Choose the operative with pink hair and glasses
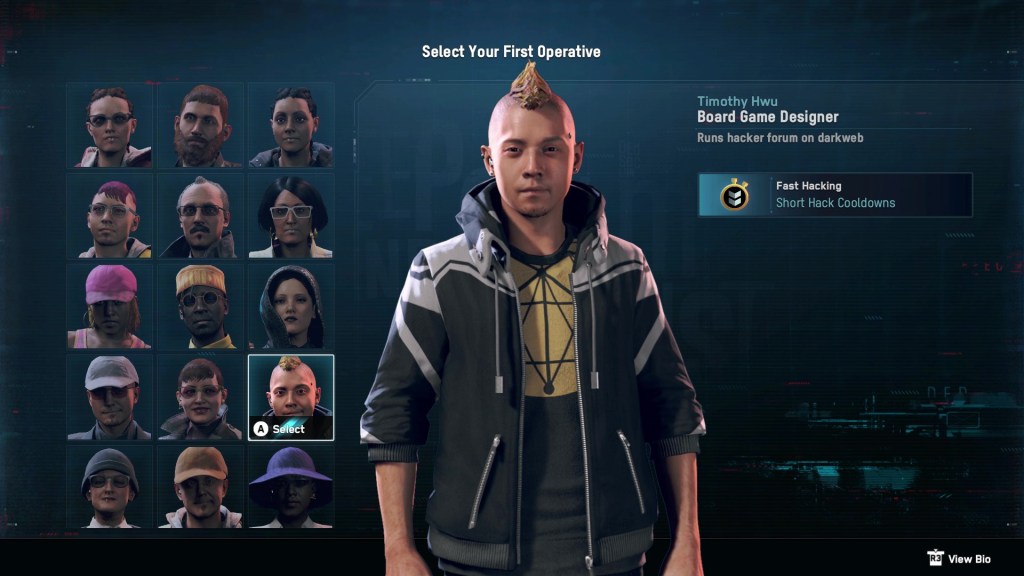Screen dimensions: 1024x576 coord(110,216)
